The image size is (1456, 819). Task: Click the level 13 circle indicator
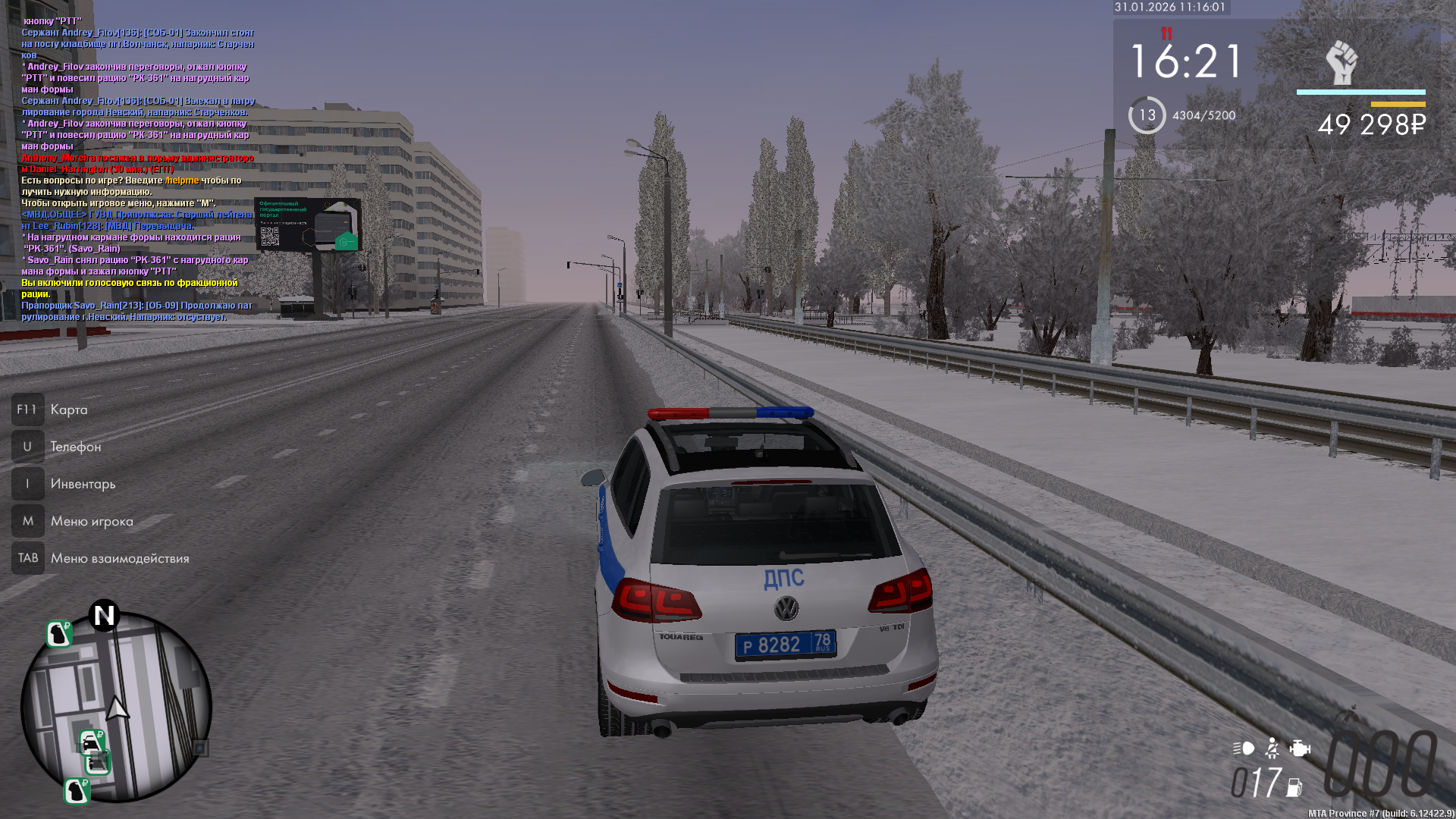[1147, 115]
